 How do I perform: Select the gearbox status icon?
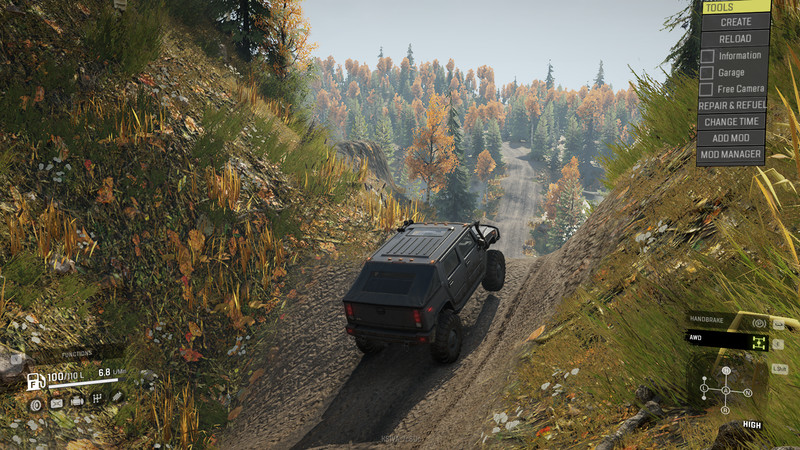(x=98, y=401)
